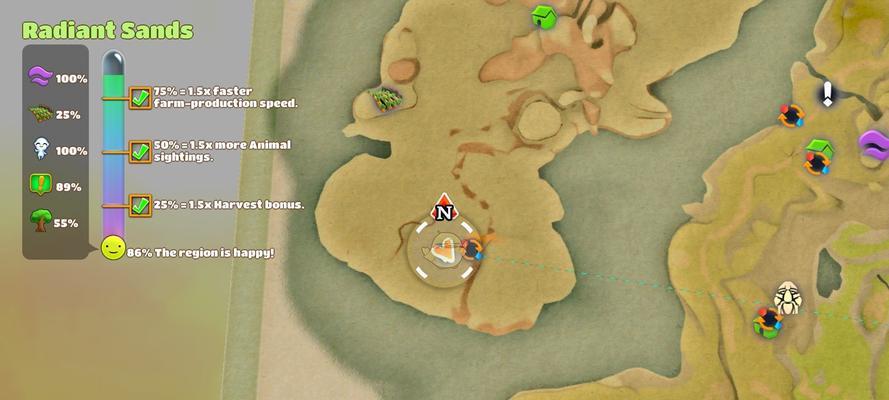Viewport: 889px width, 400px height.
Task: Click the farm plot stat icon at 25%
Action: tap(40, 114)
